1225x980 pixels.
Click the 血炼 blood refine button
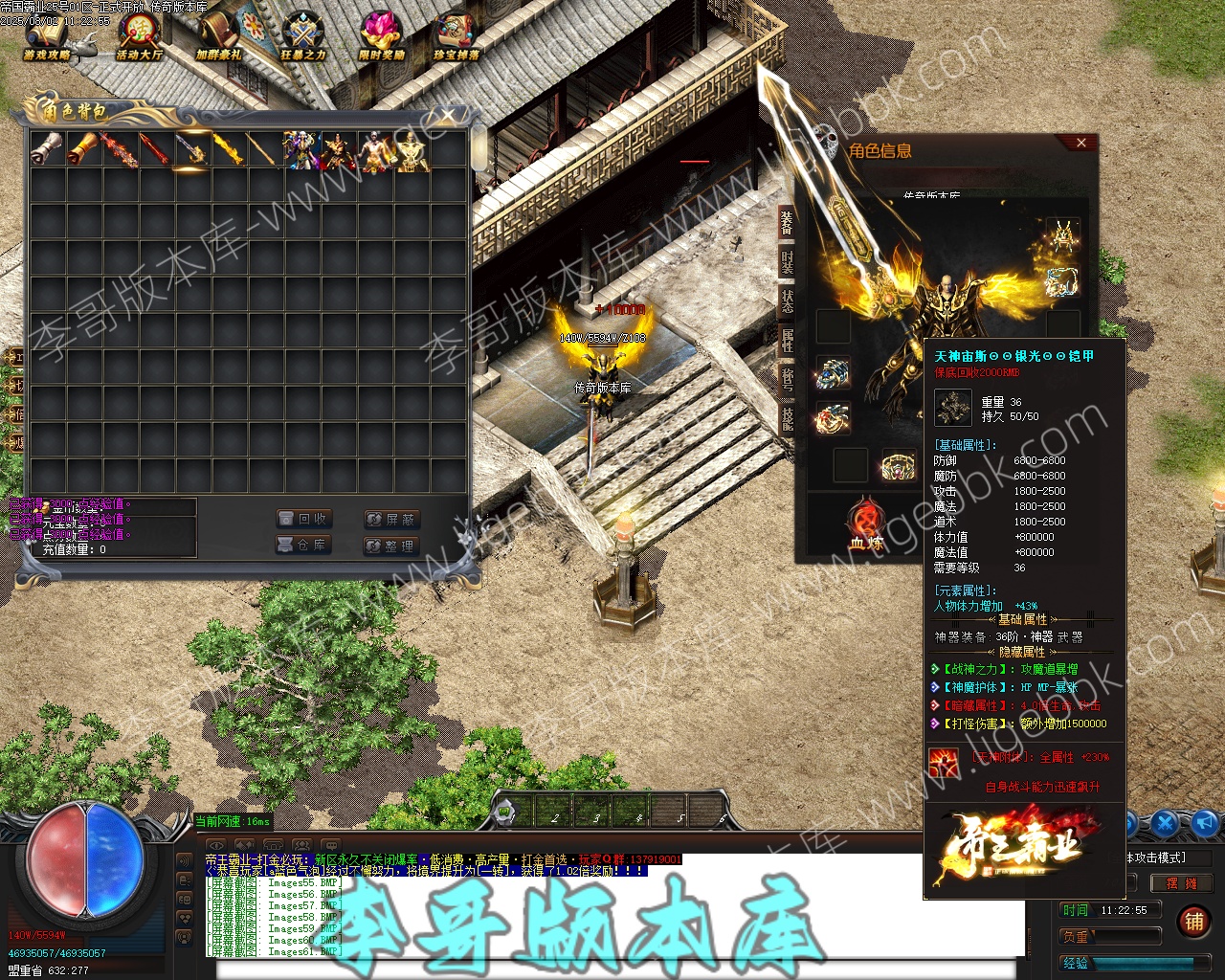(864, 525)
